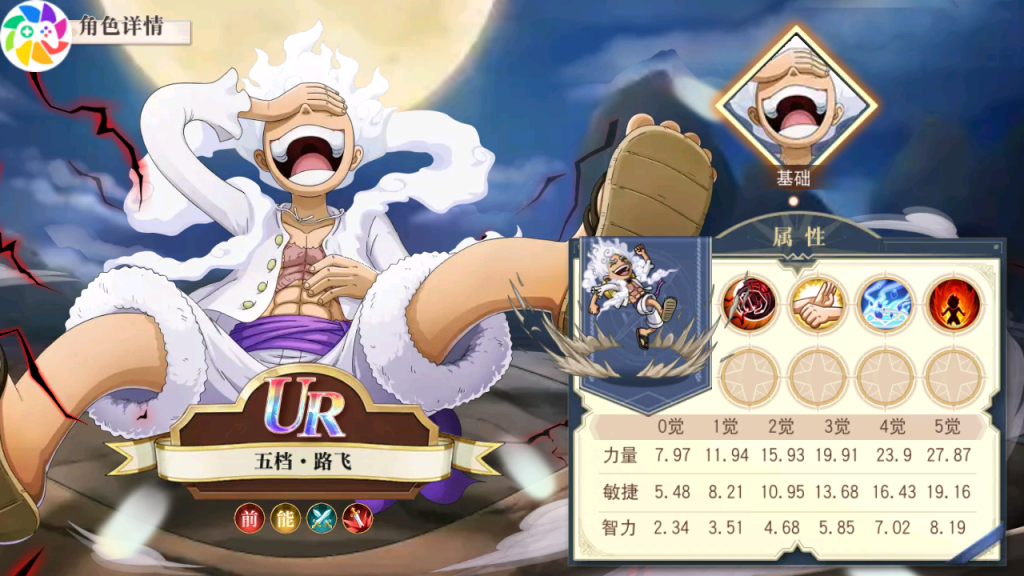Select the crossed swords badge on teal
Image resolution: width=1024 pixels, height=576 pixels.
pyautogui.click(x=321, y=518)
